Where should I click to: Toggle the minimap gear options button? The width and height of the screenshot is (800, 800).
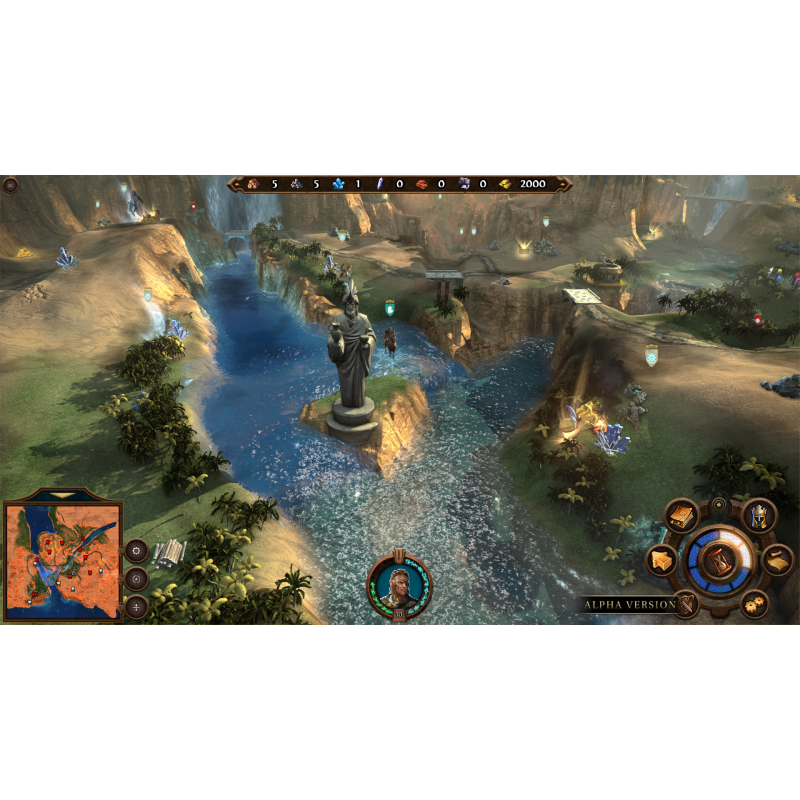click(x=136, y=550)
